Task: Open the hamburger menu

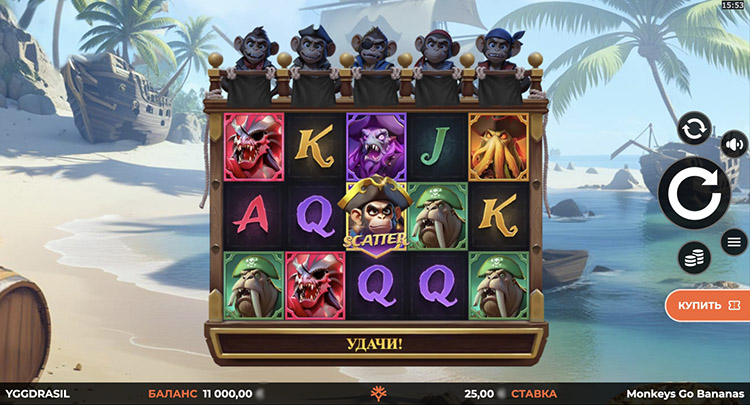Action: (733, 241)
